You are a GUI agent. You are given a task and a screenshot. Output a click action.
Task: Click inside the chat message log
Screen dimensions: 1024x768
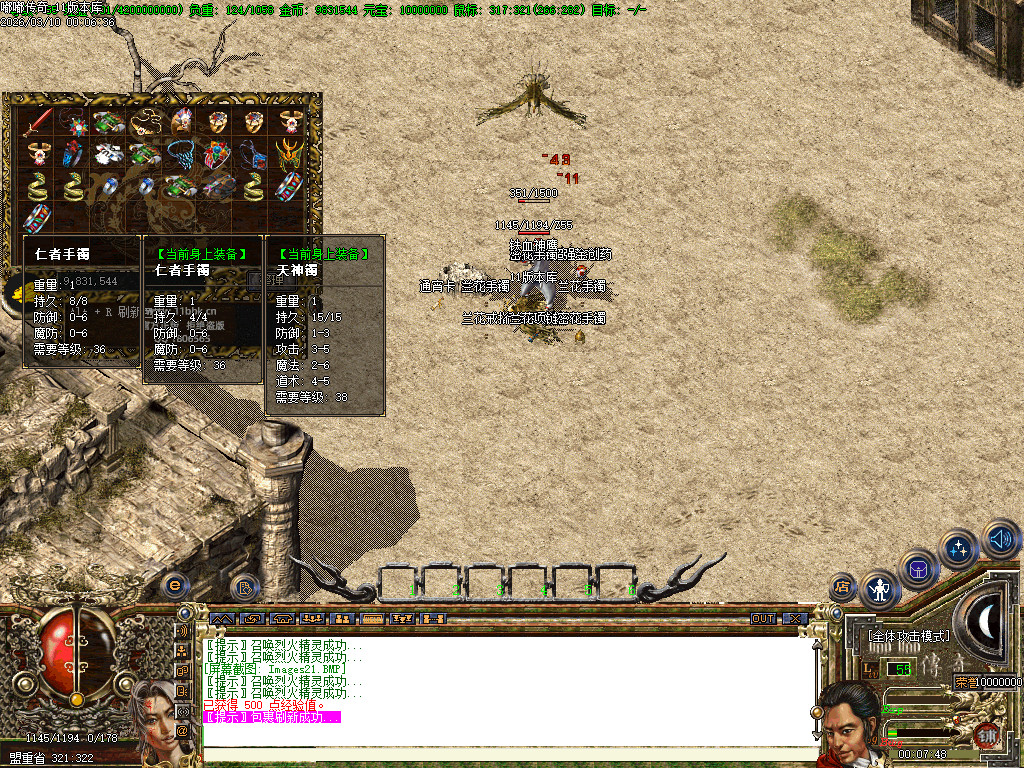(x=500, y=690)
